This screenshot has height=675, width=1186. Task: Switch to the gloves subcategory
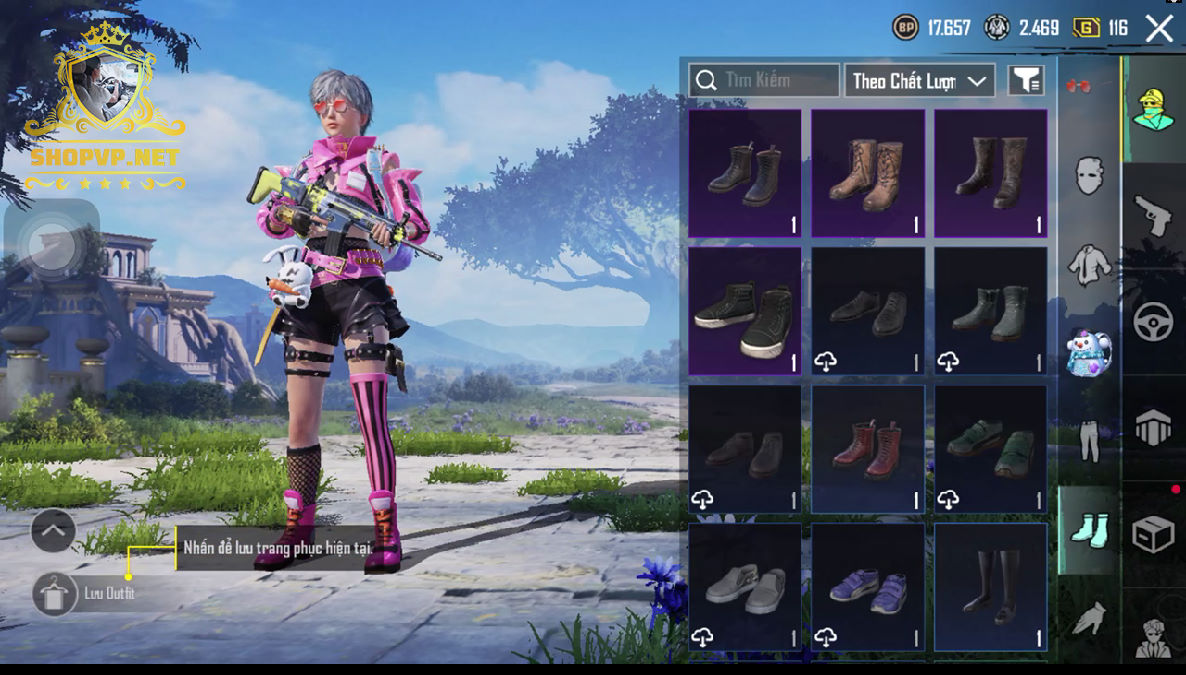coord(1089,618)
